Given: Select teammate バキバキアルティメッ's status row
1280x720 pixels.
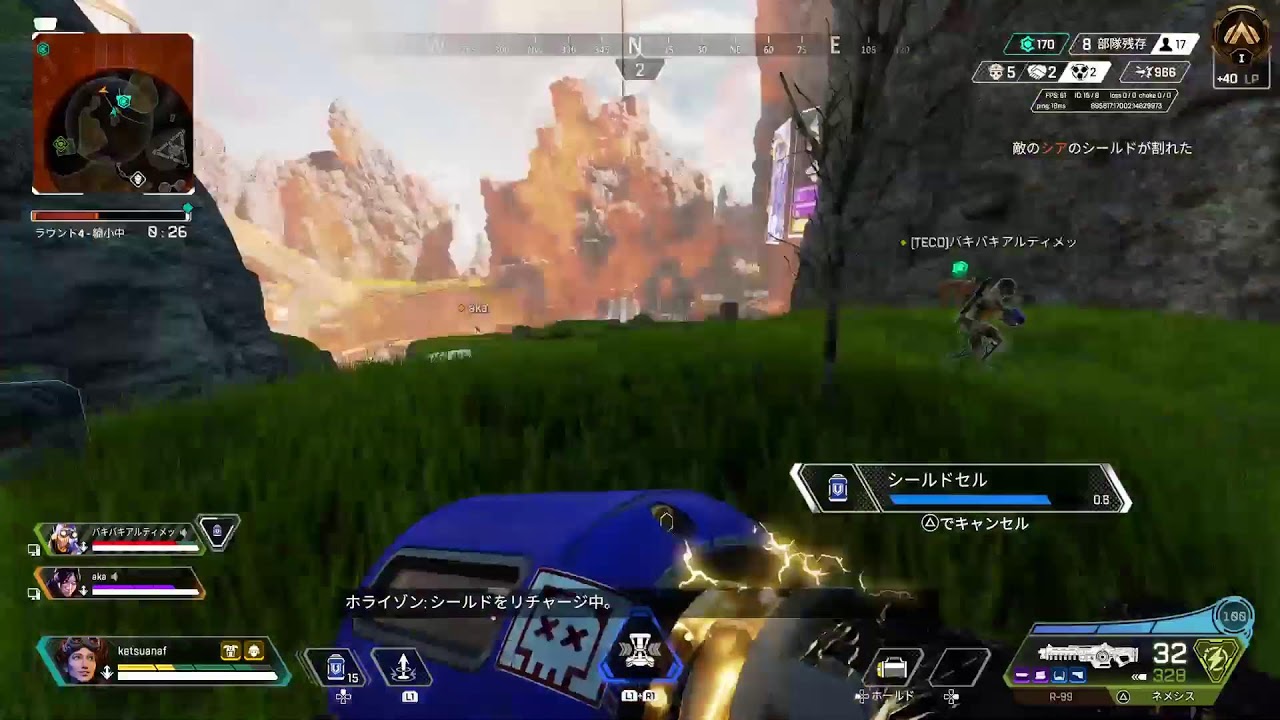Looking at the screenshot, I should point(120,537).
